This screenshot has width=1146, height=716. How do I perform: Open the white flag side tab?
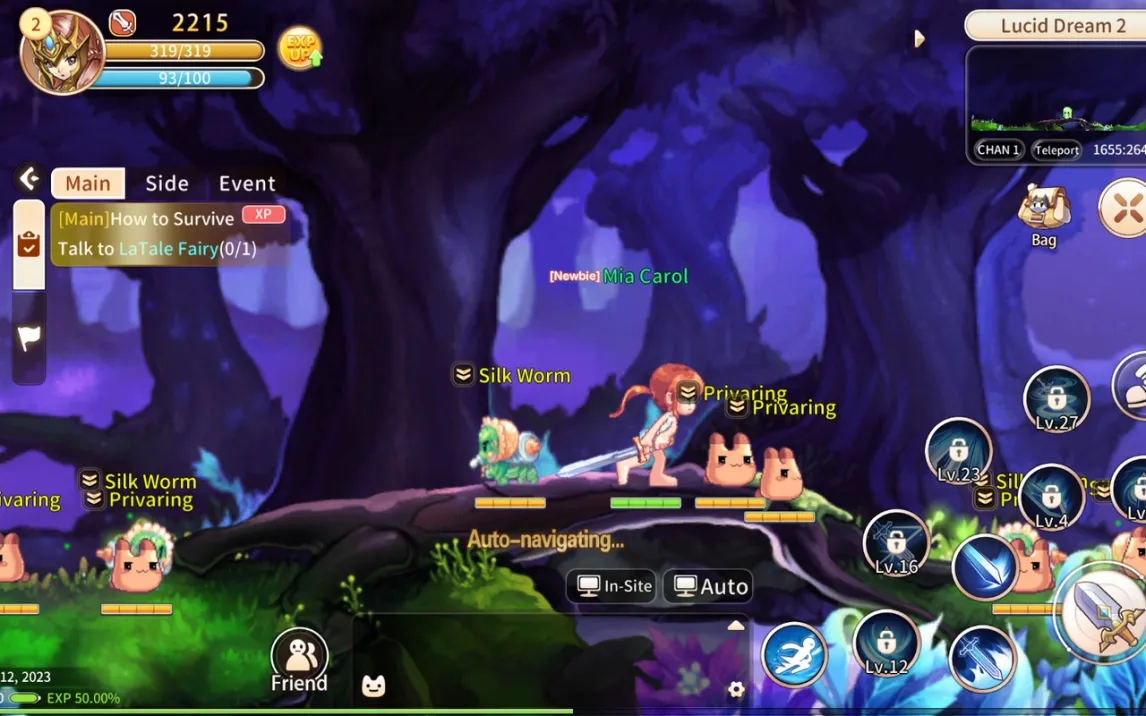point(29,338)
